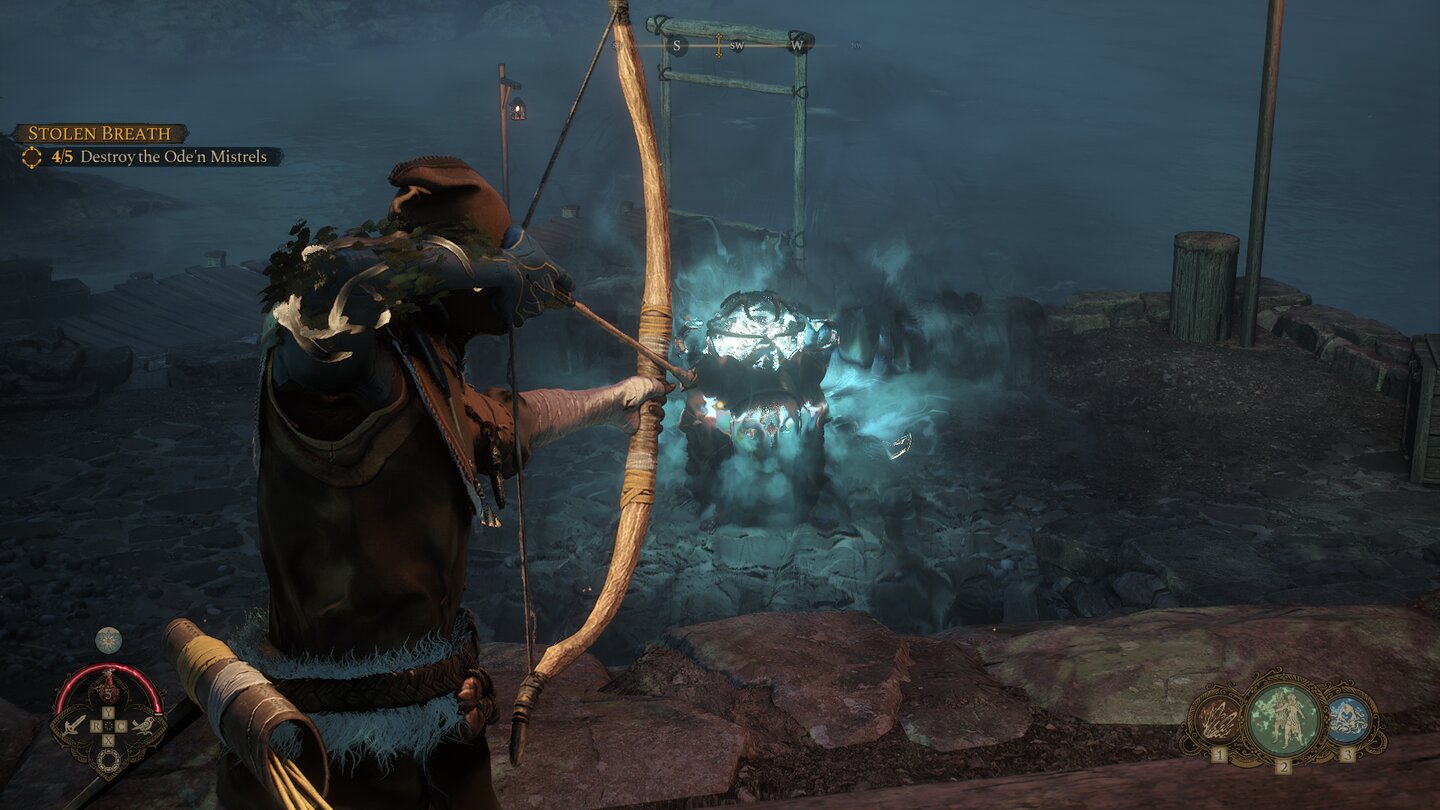
Task: Click the S marker on the compass
Action: (678, 45)
